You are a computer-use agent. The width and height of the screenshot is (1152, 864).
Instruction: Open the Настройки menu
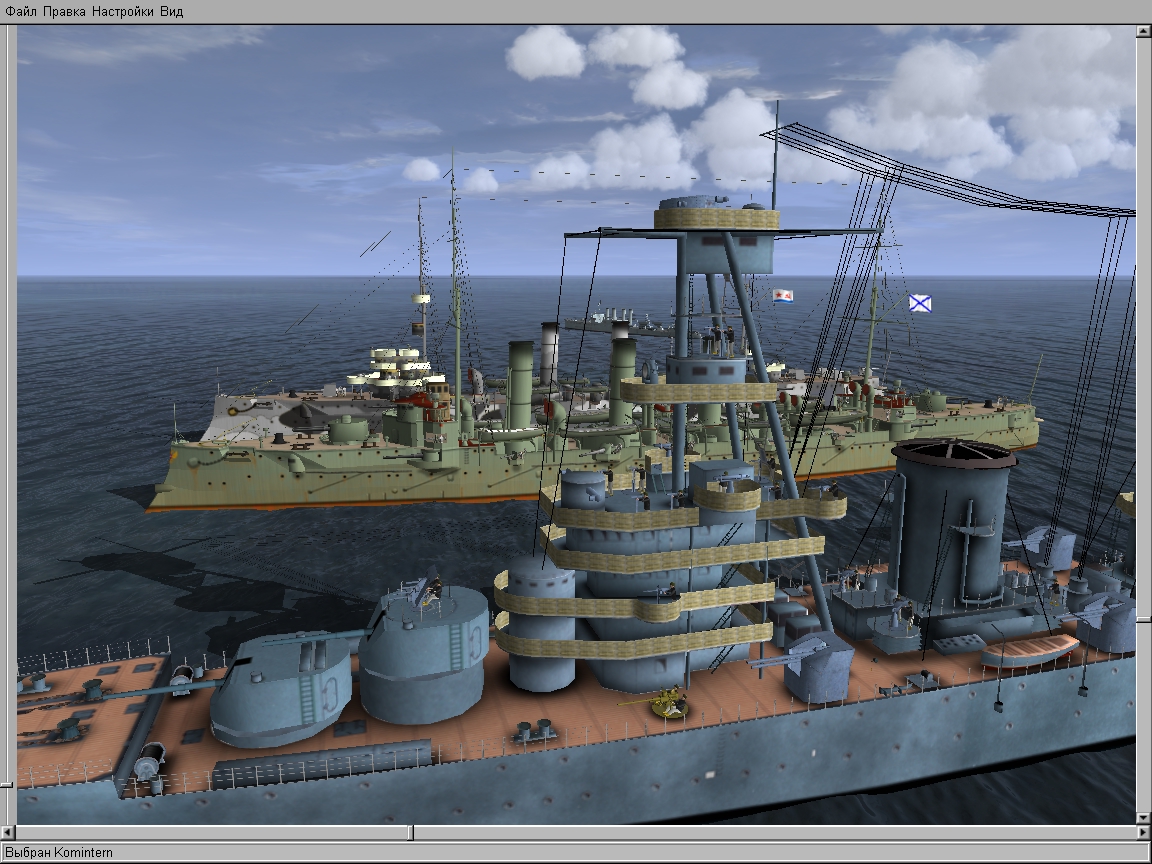click(122, 12)
